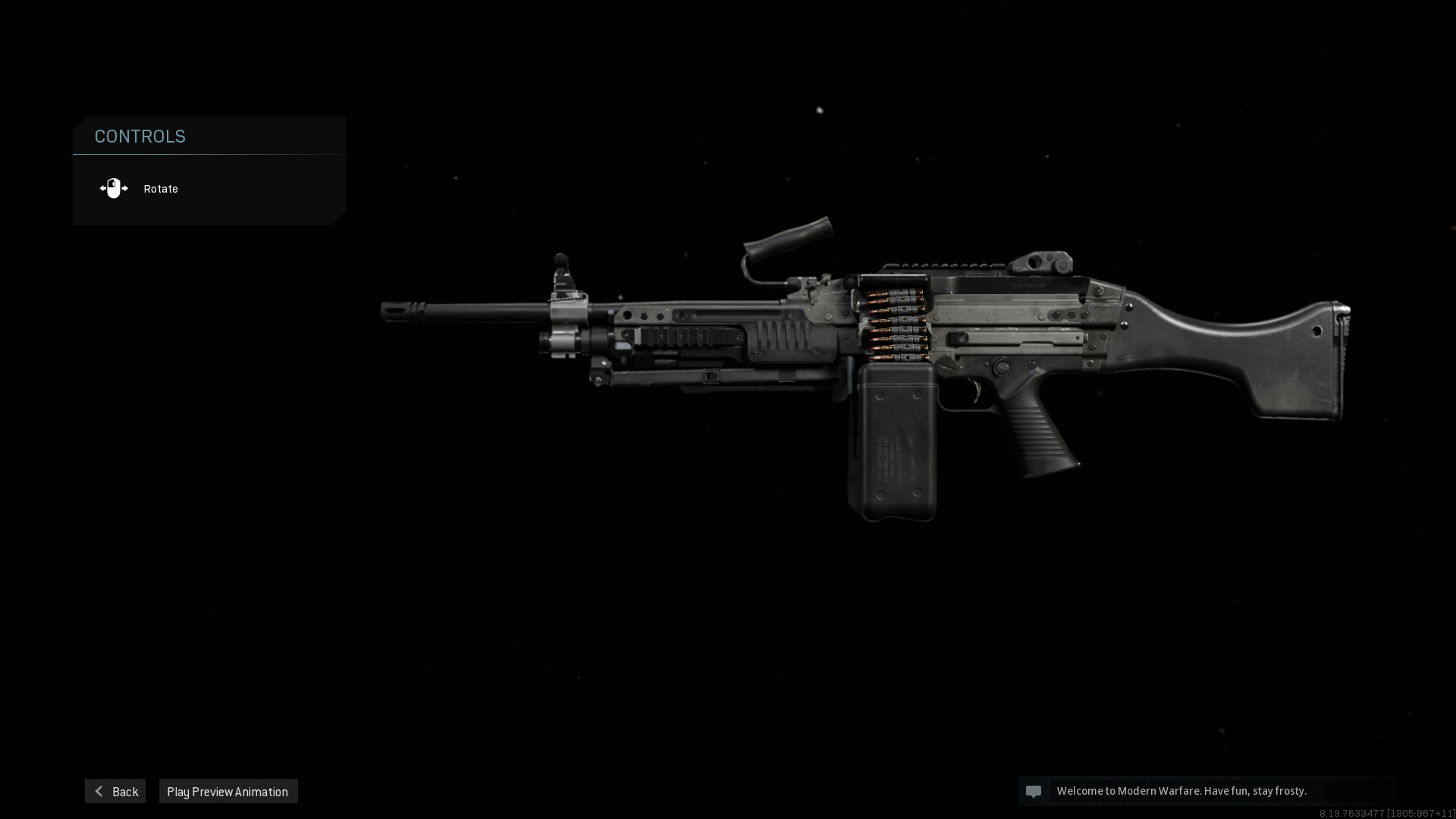The width and height of the screenshot is (1456, 819).
Task: Go back with the Back button
Action: tap(115, 791)
